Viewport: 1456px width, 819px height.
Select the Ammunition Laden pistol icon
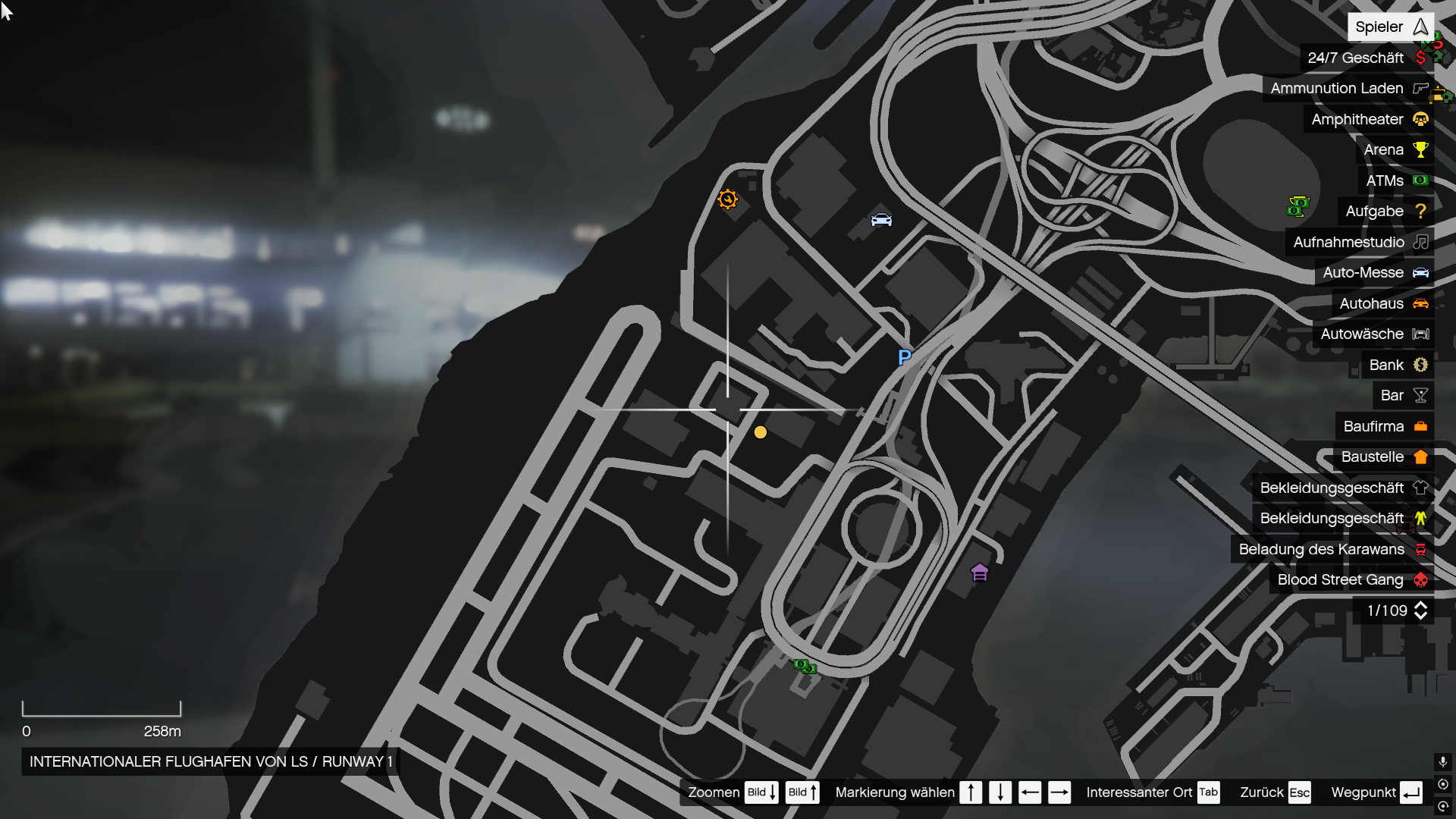(x=1420, y=88)
